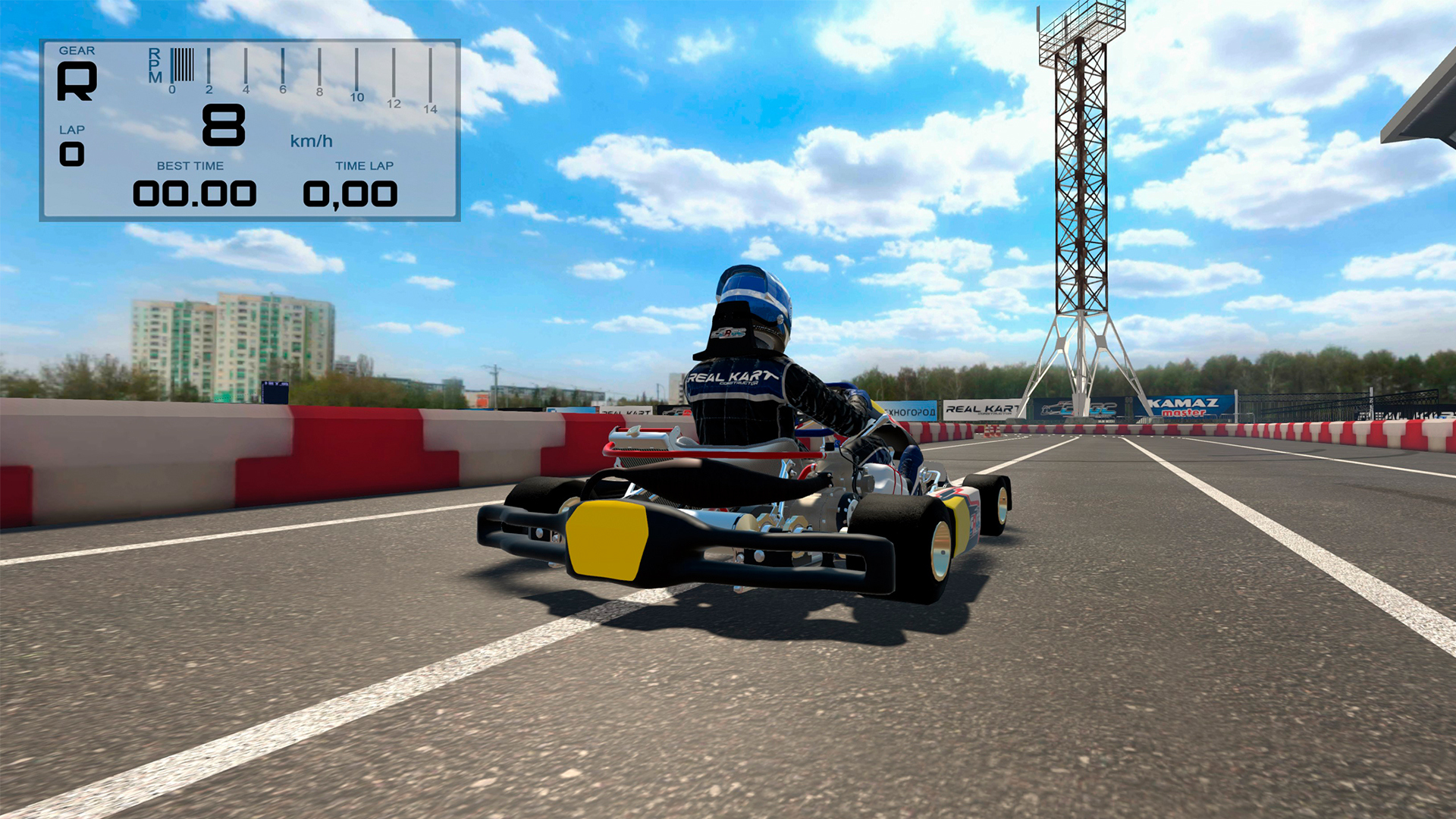Screen dimensions: 1456x819
Task: Select the HUD dashboard panel
Action: (x=250, y=129)
